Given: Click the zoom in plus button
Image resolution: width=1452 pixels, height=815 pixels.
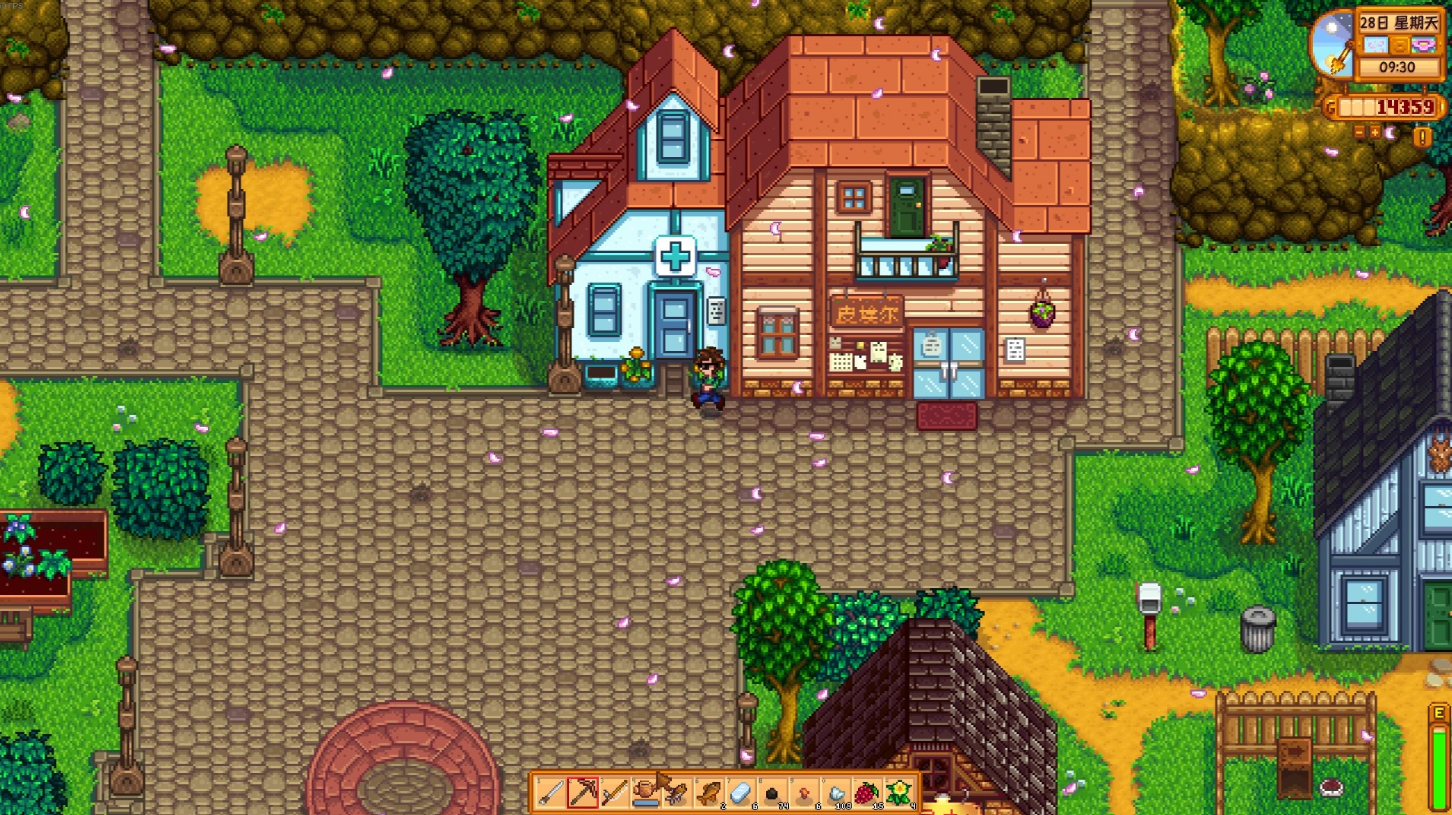Looking at the screenshot, I should pos(1376,132).
